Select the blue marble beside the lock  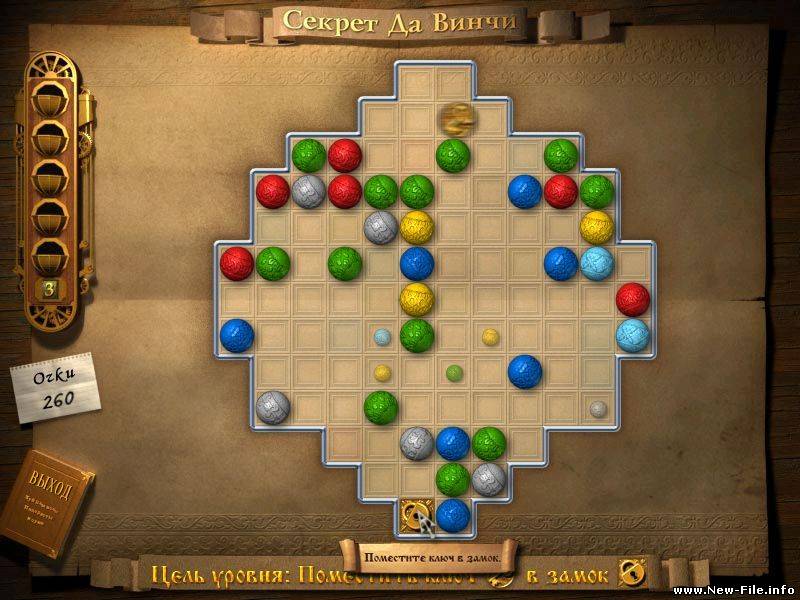(453, 514)
